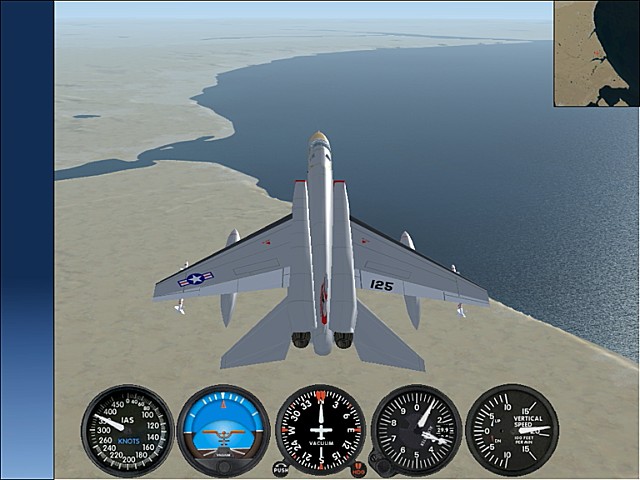
Task: Click the airspeed indicator gauge
Action: coord(127,430)
